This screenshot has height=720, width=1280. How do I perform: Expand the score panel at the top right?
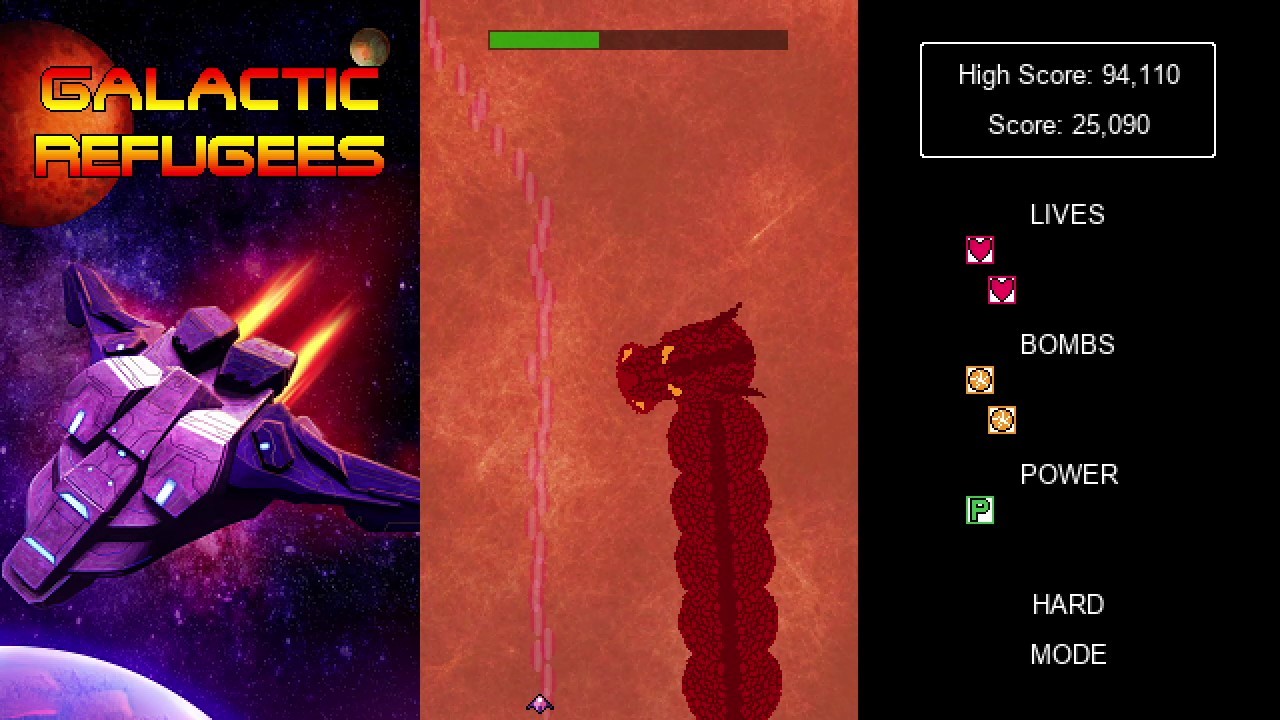click(1067, 99)
